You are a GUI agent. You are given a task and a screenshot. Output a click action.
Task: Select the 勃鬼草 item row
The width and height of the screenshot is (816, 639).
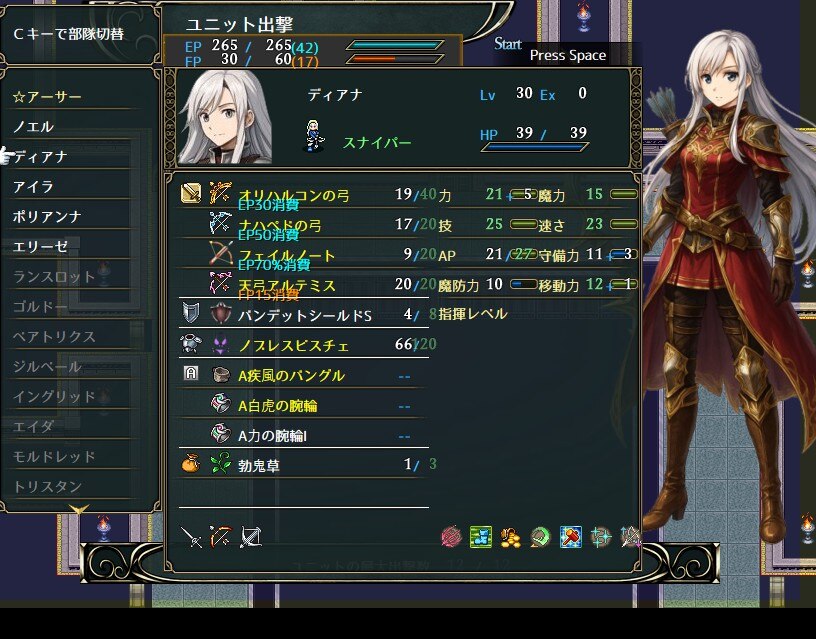(258, 465)
